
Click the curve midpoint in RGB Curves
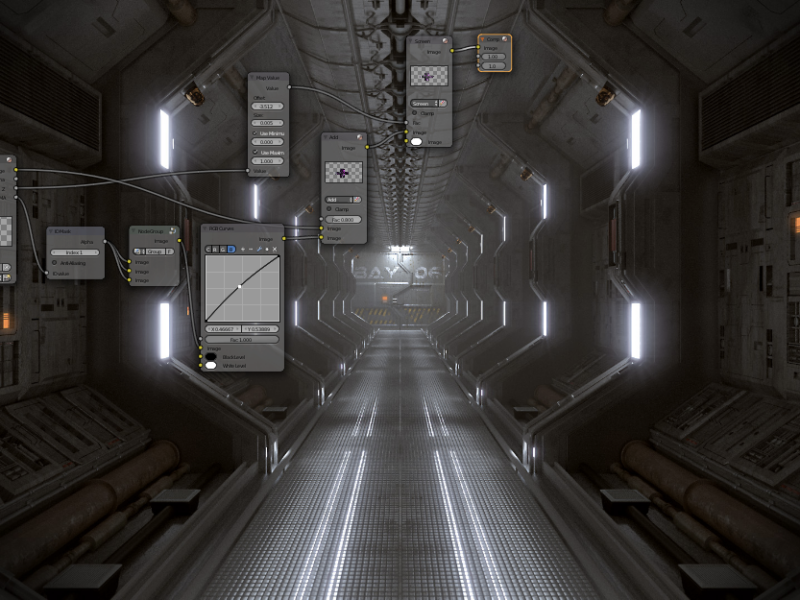[x=239, y=286]
